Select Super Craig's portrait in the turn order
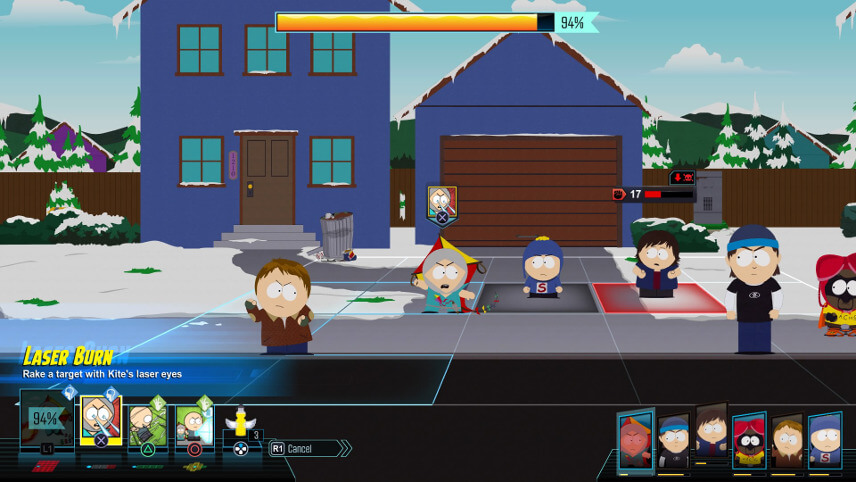This screenshot has width=856, height=482. click(x=825, y=440)
